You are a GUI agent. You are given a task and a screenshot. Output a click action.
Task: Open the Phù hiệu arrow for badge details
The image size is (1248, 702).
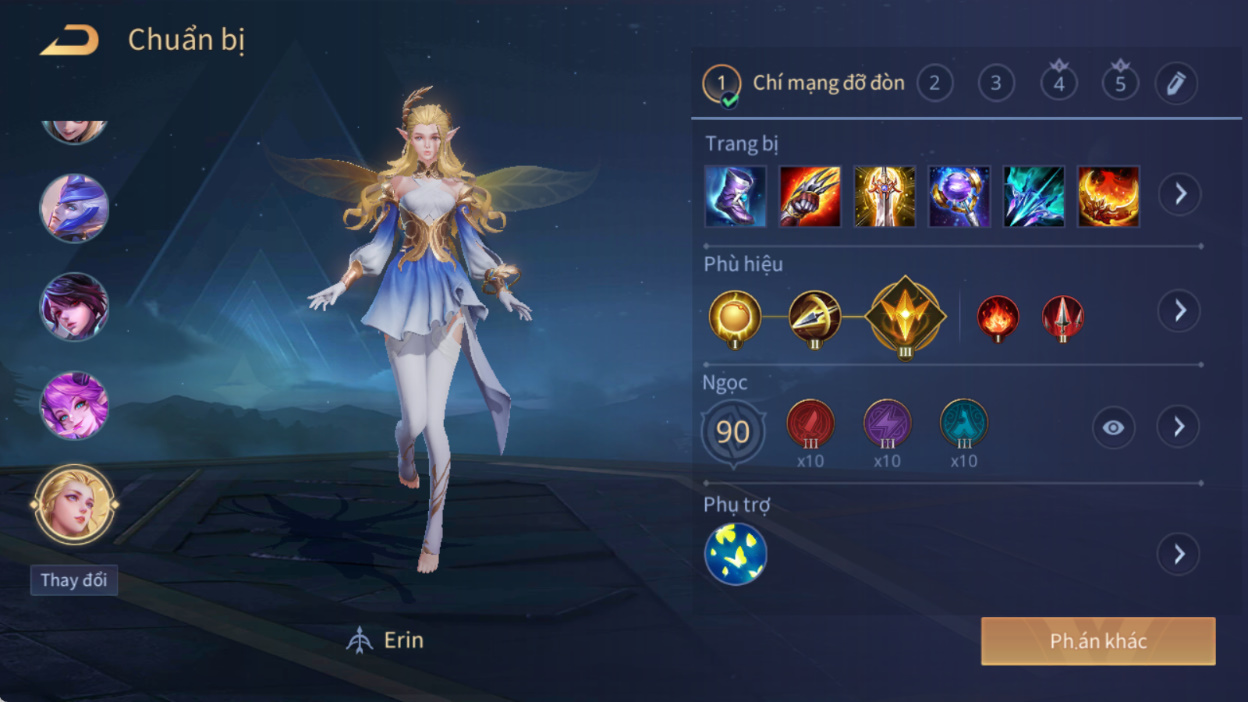(1179, 311)
